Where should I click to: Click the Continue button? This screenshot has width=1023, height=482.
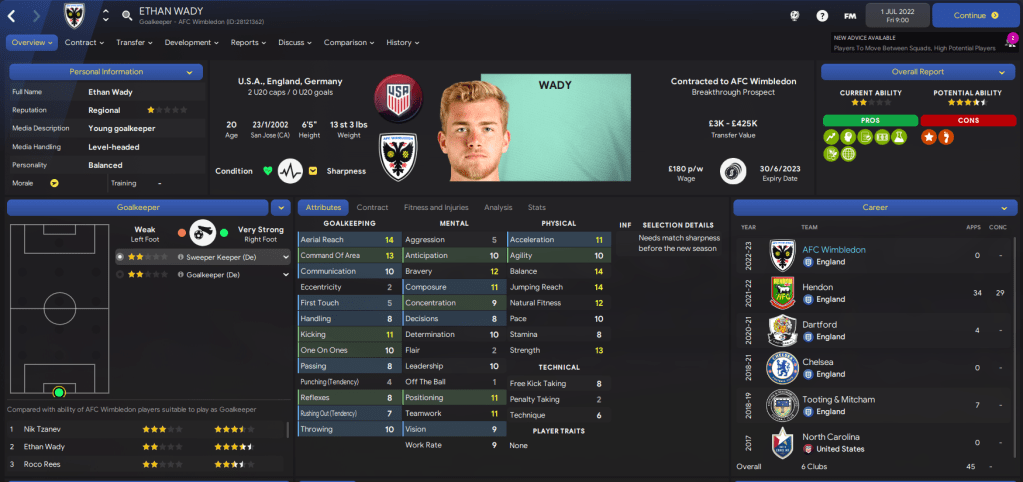click(x=970, y=16)
